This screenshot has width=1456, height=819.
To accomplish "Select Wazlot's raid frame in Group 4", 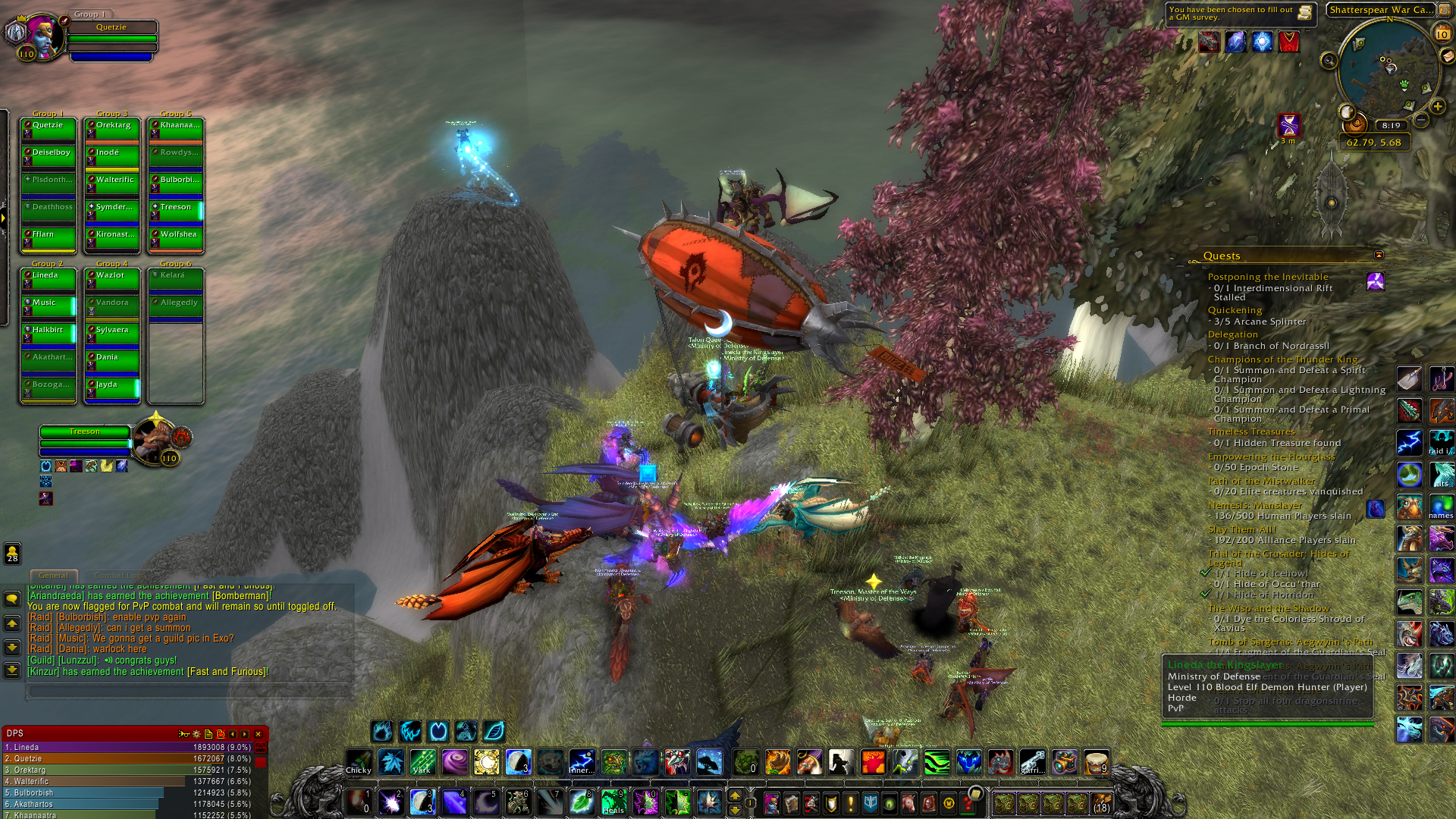I will (x=112, y=280).
